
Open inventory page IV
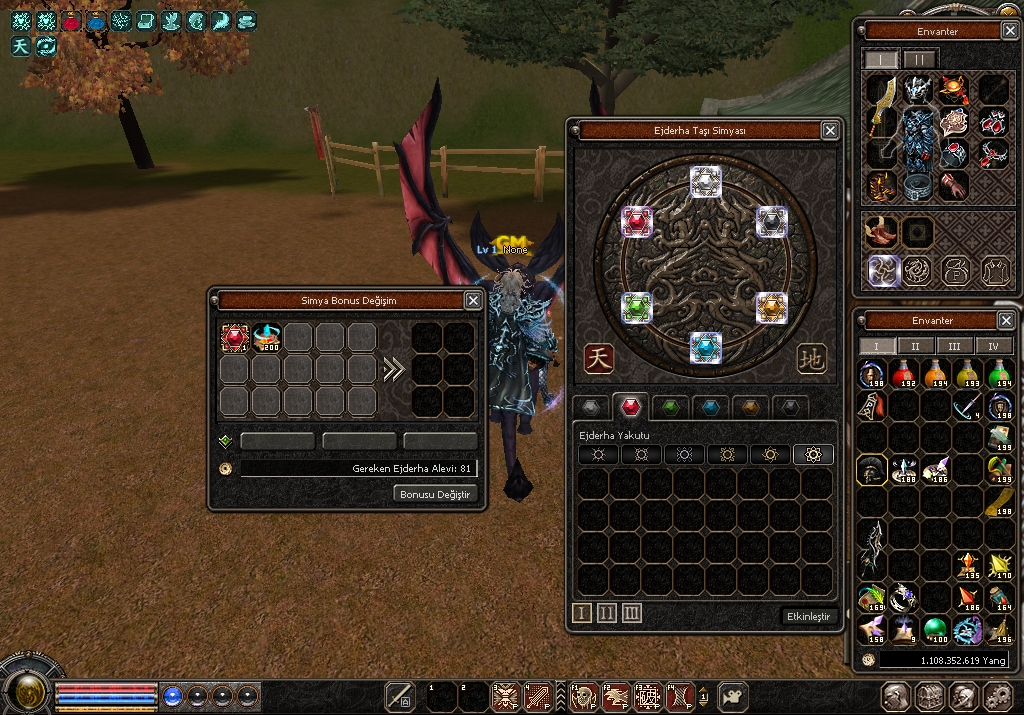pos(994,346)
